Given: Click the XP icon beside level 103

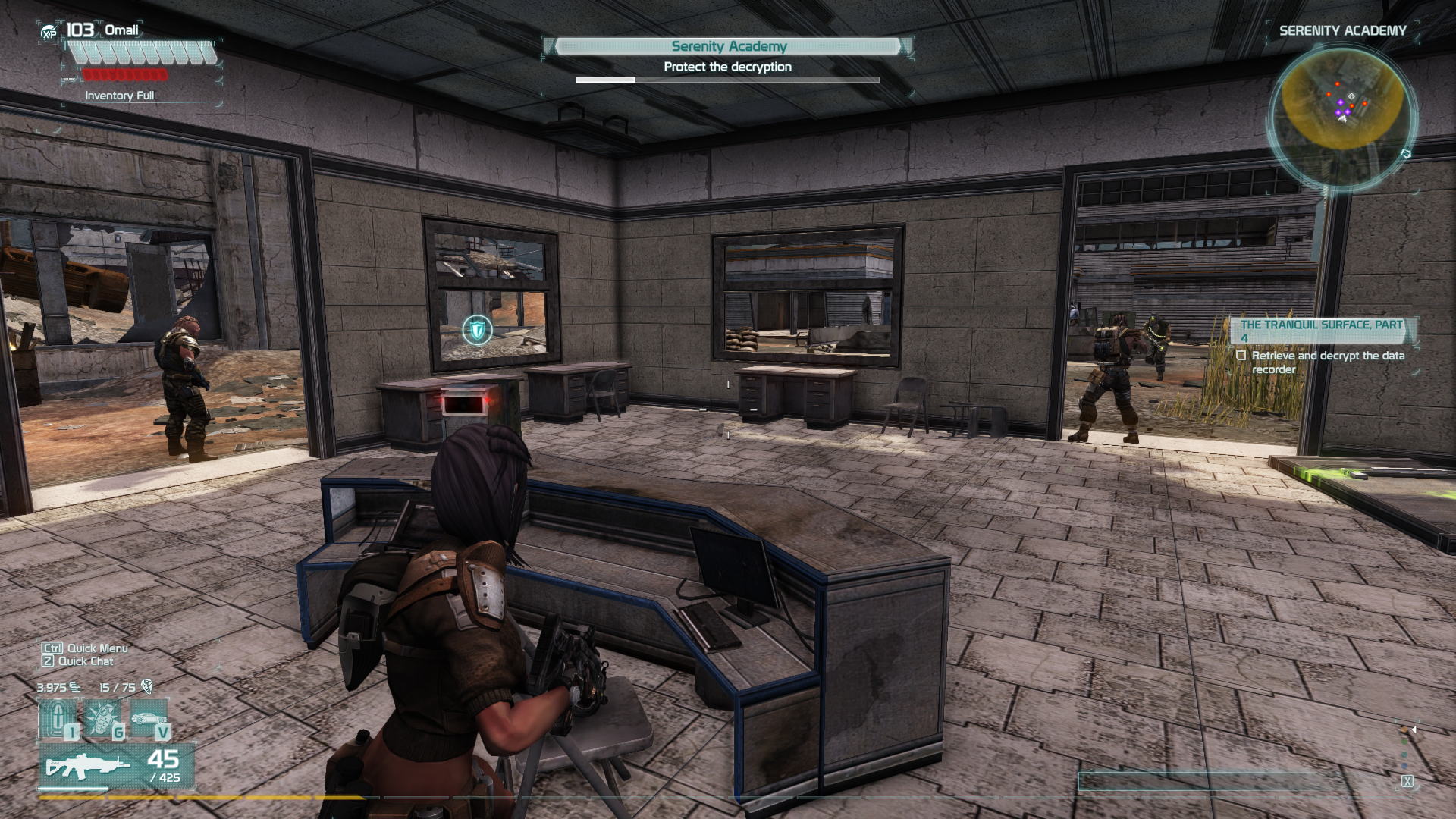Looking at the screenshot, I should 49,32.
